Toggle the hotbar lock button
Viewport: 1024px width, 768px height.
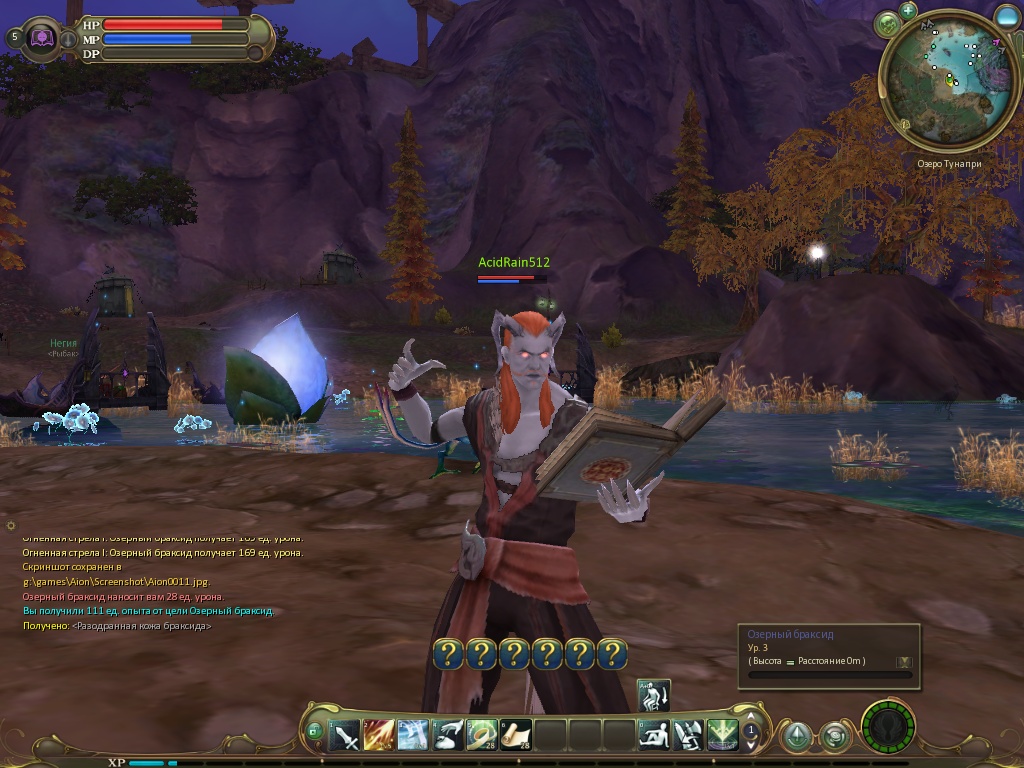point(314,732)
